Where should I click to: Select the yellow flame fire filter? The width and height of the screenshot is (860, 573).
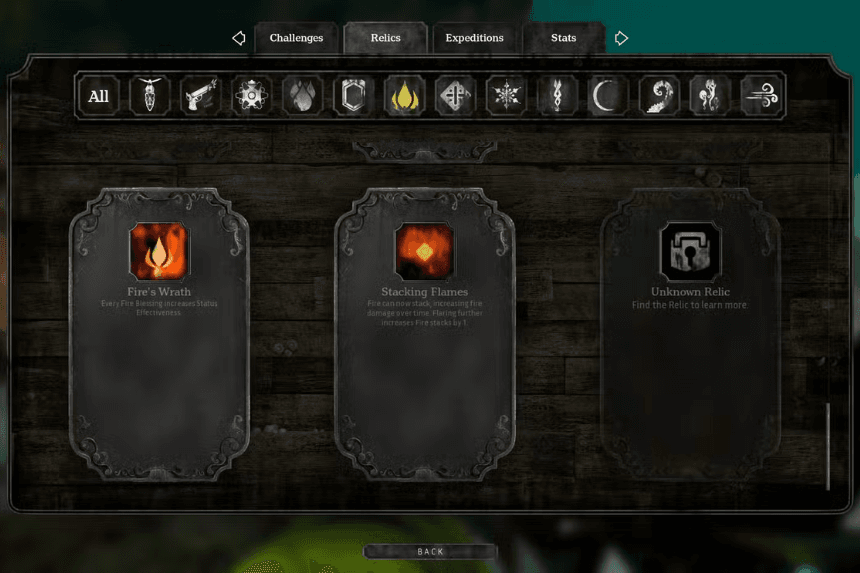point(404,96)
